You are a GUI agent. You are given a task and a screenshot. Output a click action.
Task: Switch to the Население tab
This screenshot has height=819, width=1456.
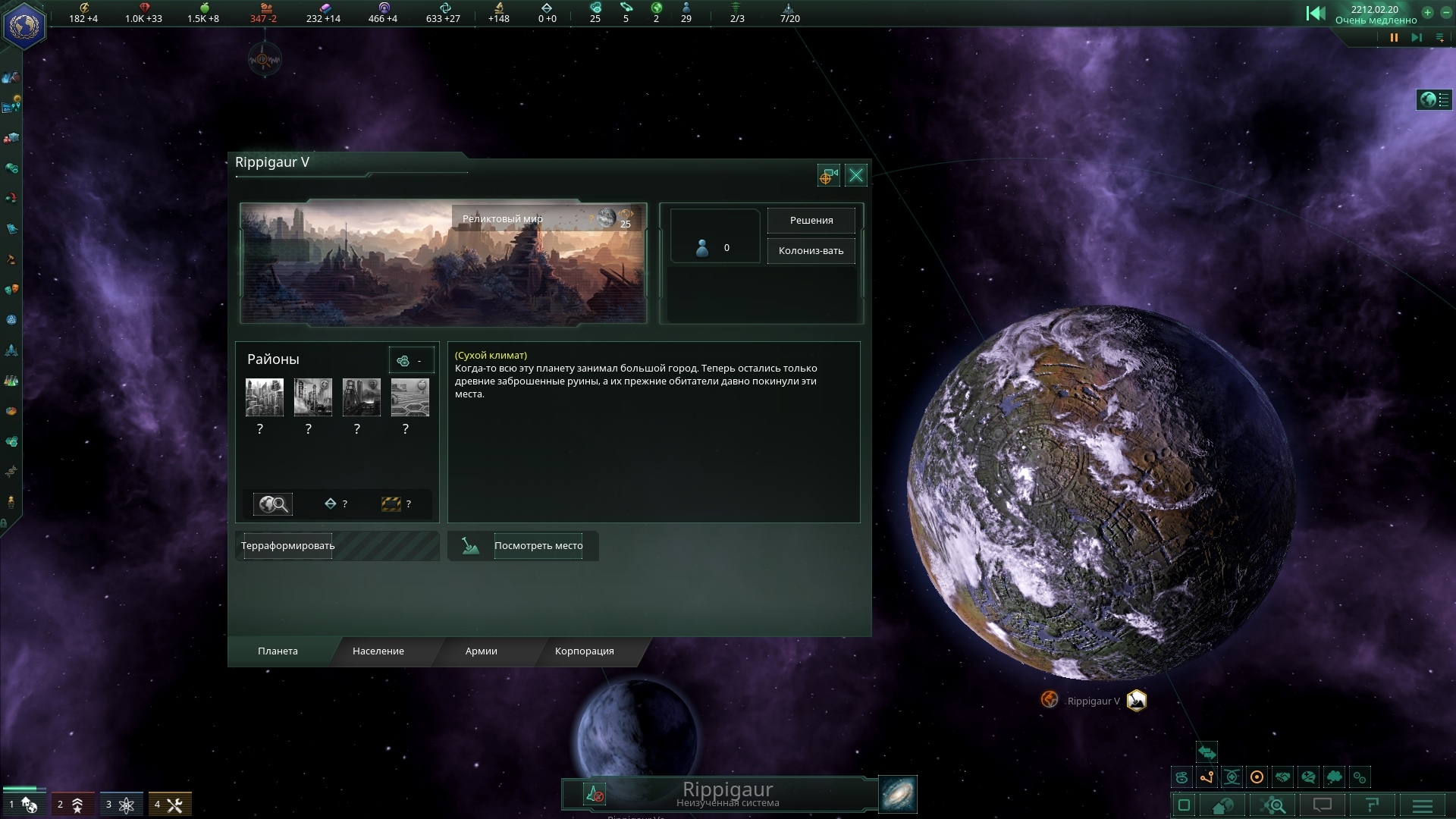tap(378, 651)
